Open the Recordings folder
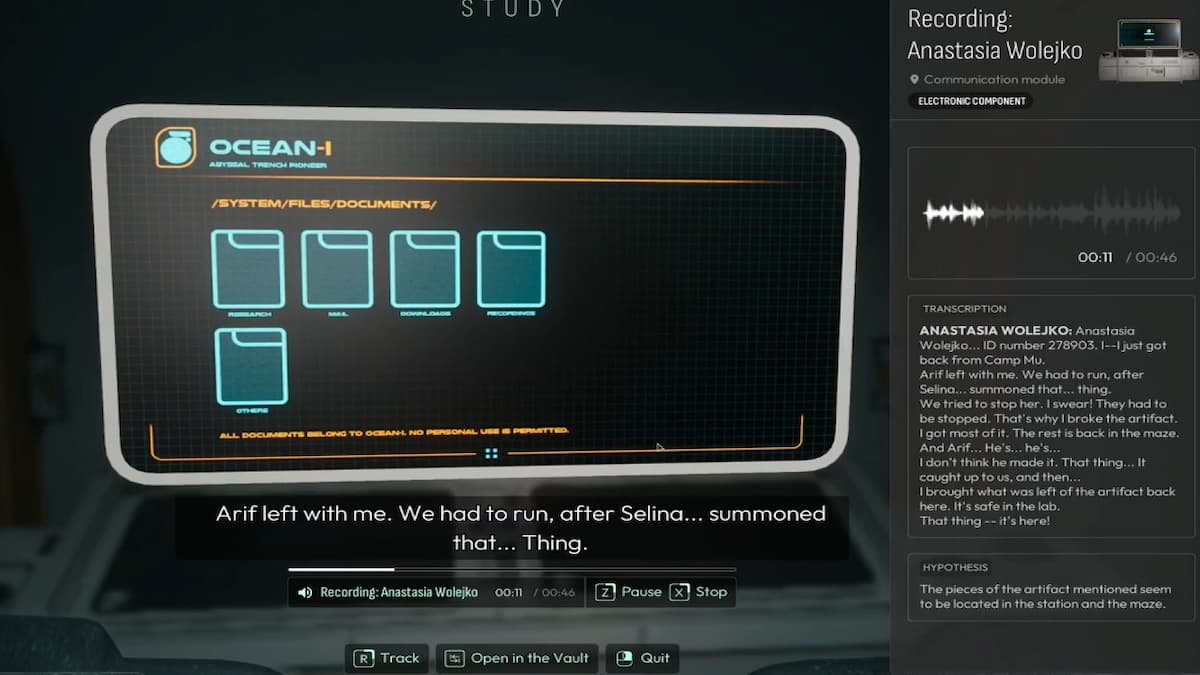The image size is (1200, 675). (511, 268)
